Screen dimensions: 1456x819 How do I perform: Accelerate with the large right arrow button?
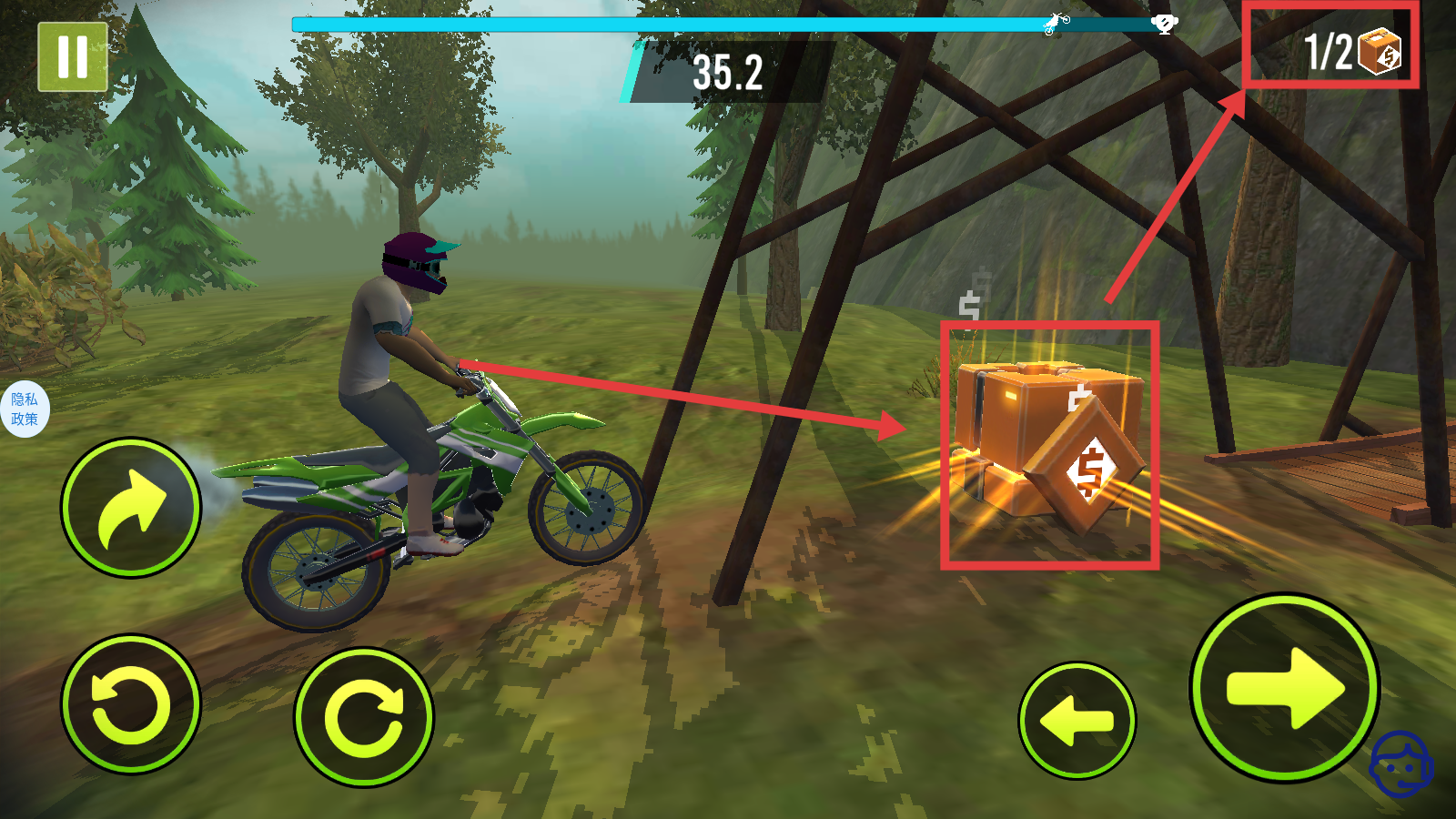[1284, 688]
